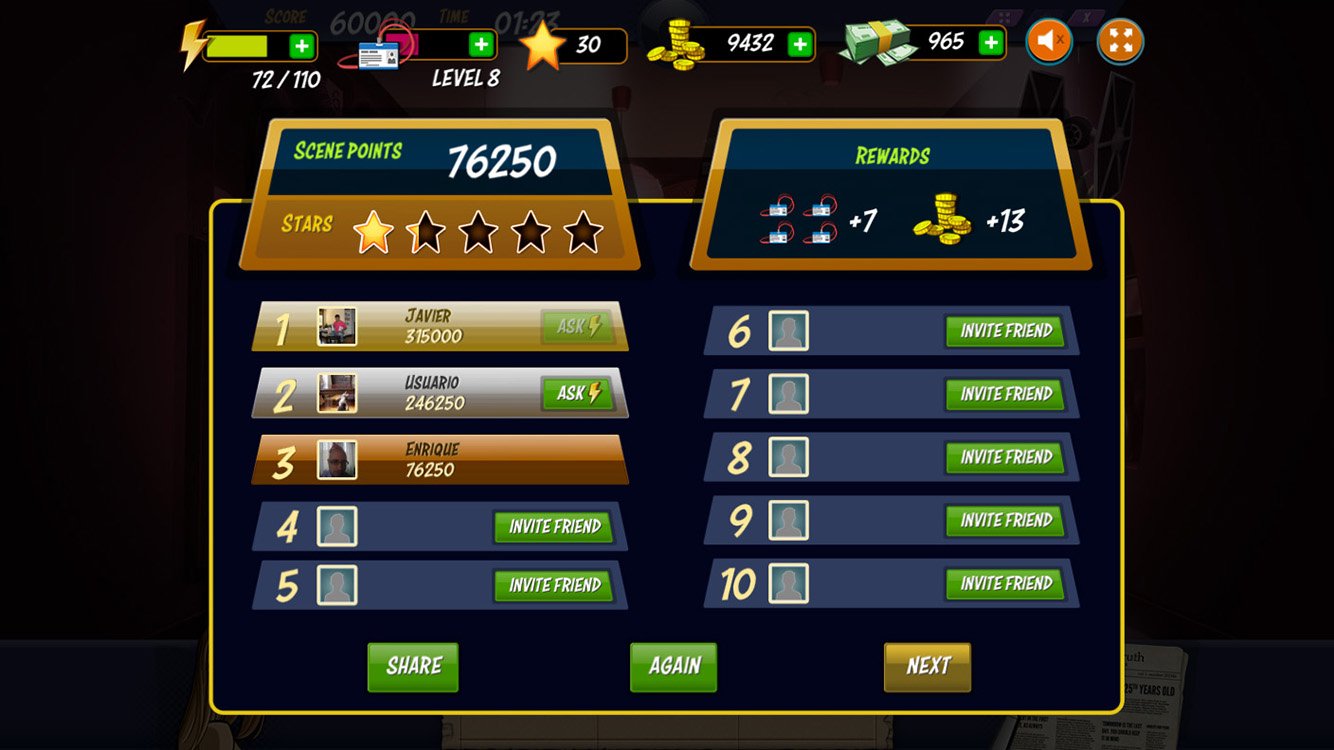The height and width of the screenshot is (750, 1334).
Task: Invite a friend to rank 4
Action: [x=554, y=527]
